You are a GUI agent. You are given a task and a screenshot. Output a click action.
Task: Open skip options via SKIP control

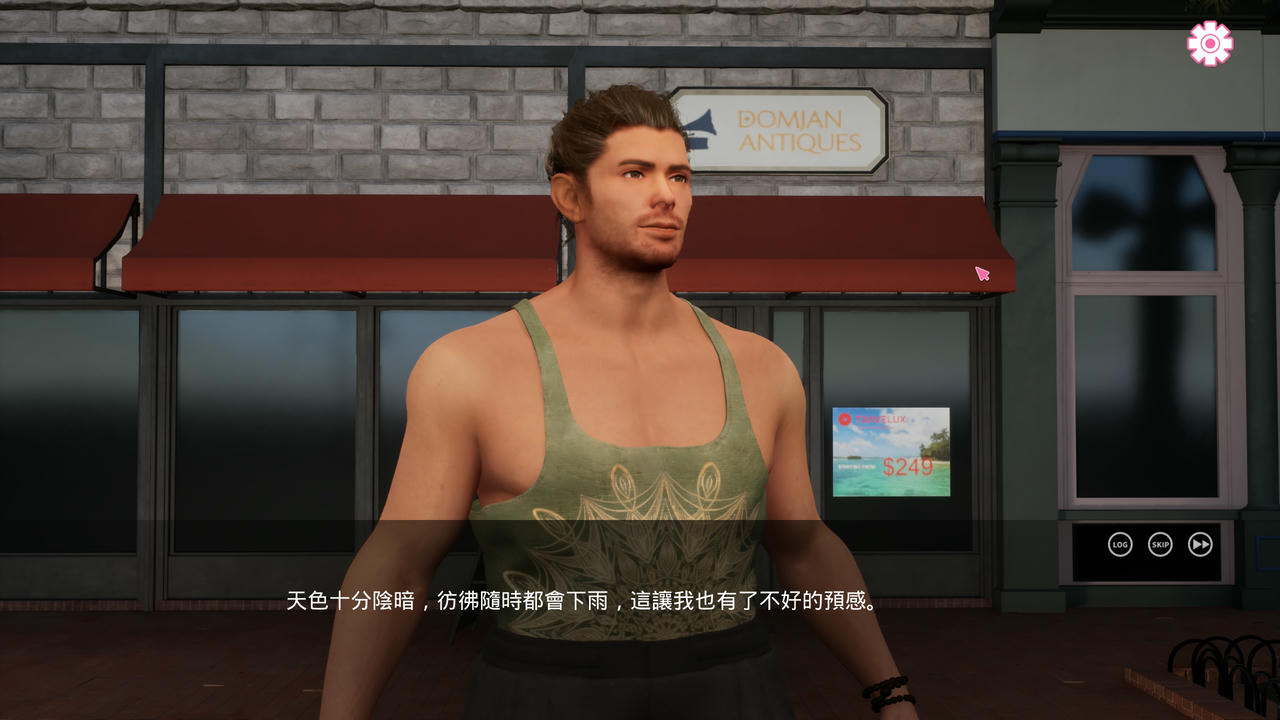point(1159,544)
